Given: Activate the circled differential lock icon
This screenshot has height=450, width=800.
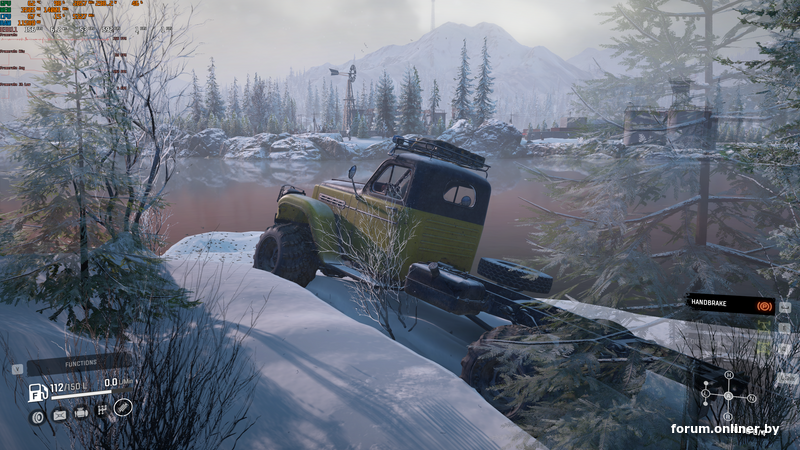Looking at the screenshot, I should (123, 406).
